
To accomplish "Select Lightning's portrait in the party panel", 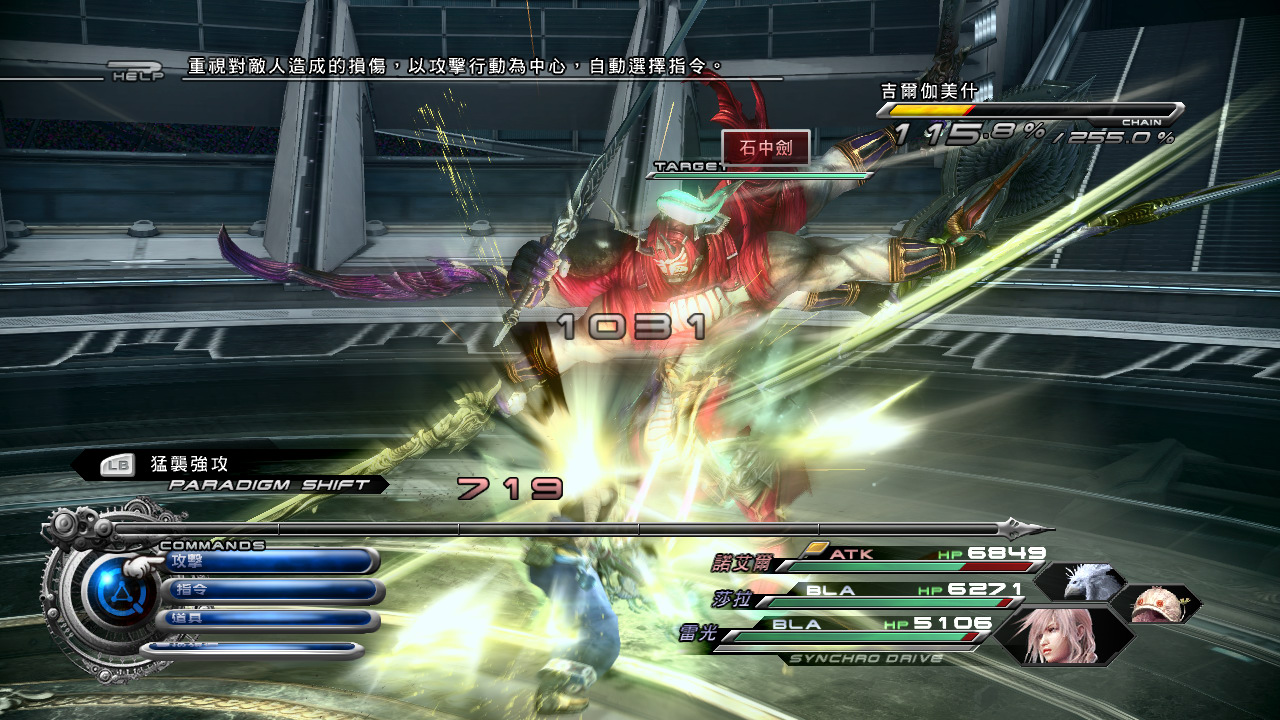I will (1062, 637).
